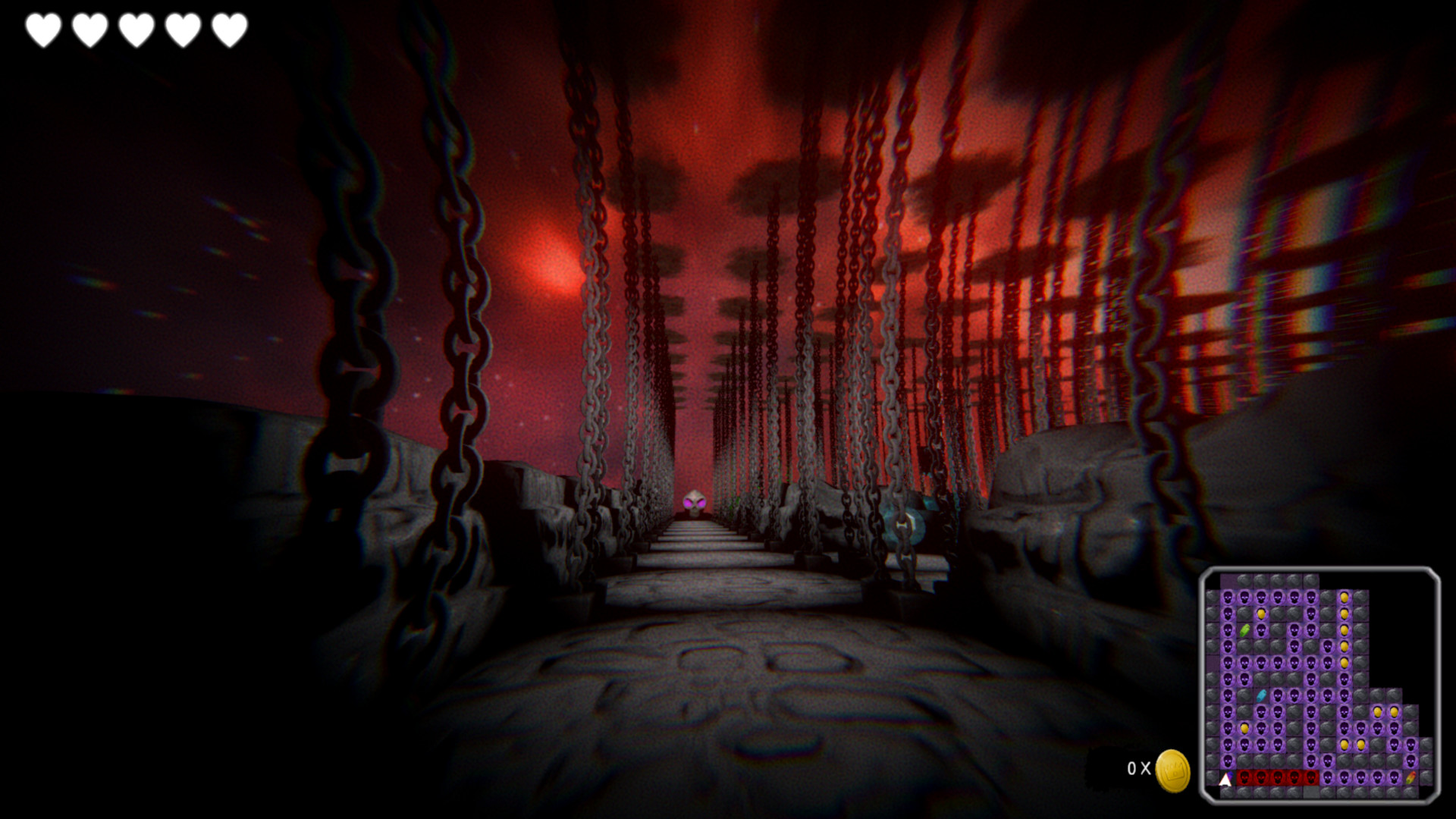The height and width of the screenshot is (819, 1456).
Task: Click the green gem on the minimap
Action: [1244, 630]
